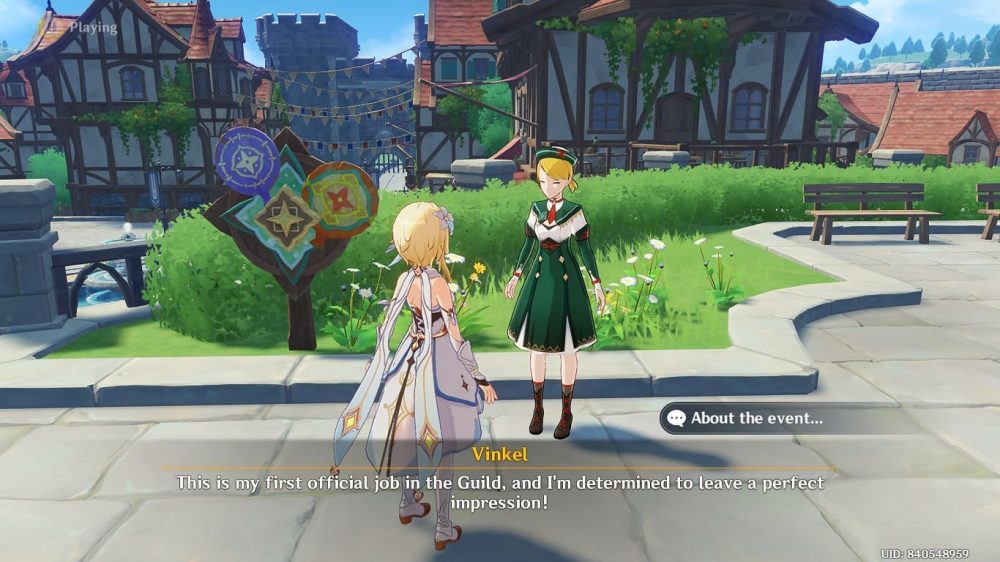Toggle the "Playing" auto-play dialogue control
The width and height of the screenshot is (1000, 562).
80,26
